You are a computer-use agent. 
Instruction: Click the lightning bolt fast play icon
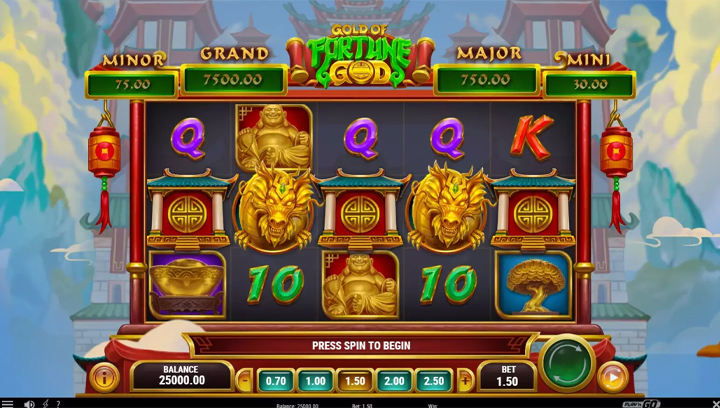(45, 403)
